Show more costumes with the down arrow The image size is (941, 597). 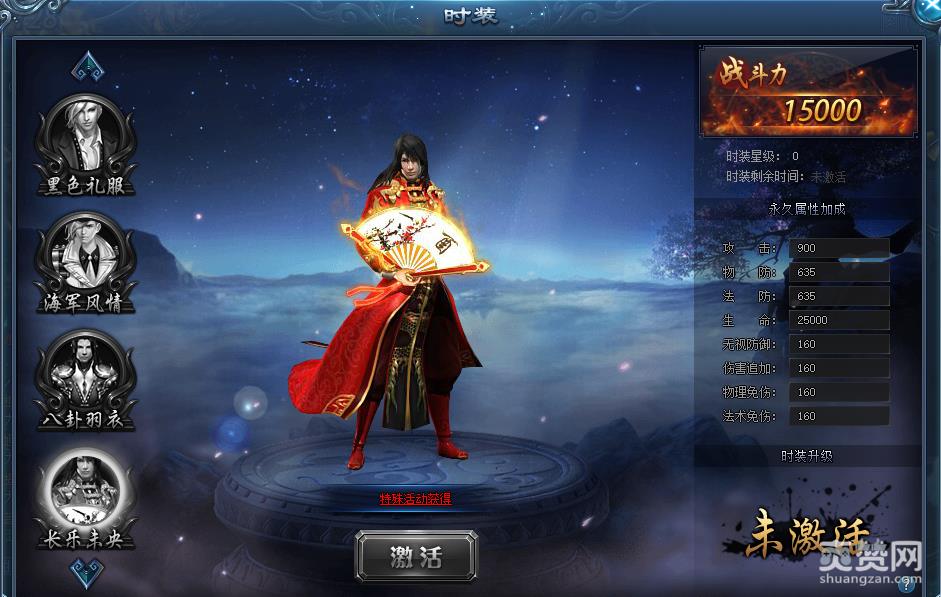[85, 571]
